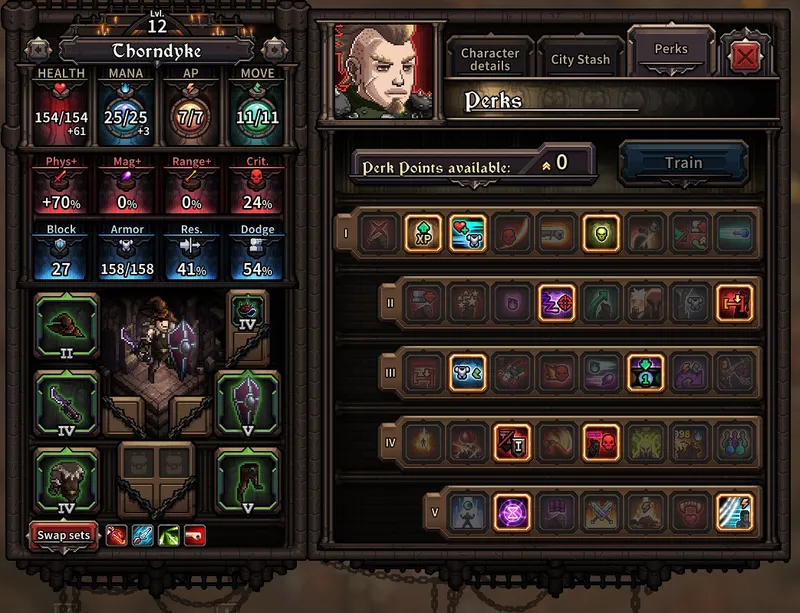Choose the XP perk in tier I
800x613 pixels.
pyautogui.click(x=423, y=233)
